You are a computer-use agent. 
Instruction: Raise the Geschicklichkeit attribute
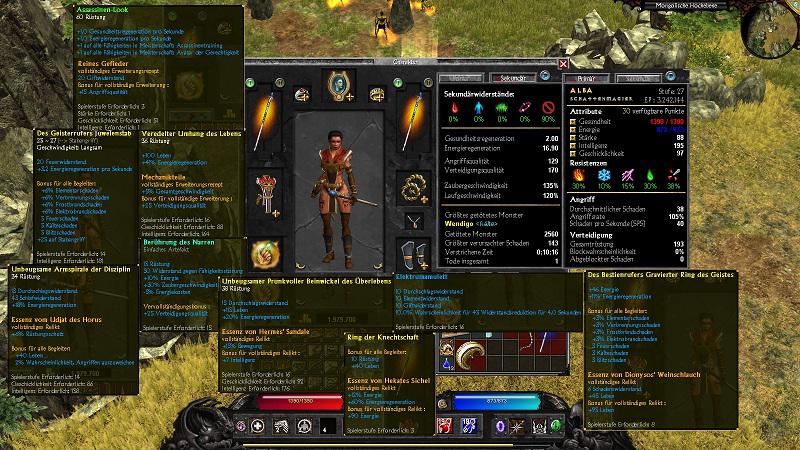point(572,152)
